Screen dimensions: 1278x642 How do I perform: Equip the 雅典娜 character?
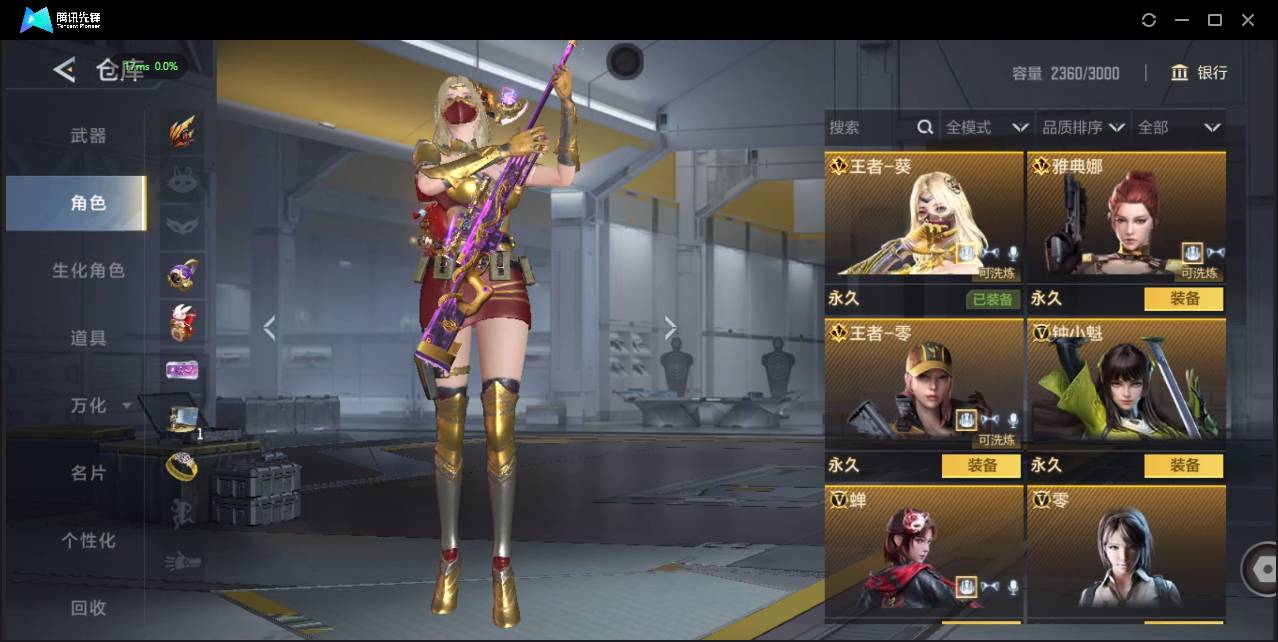1184,299
